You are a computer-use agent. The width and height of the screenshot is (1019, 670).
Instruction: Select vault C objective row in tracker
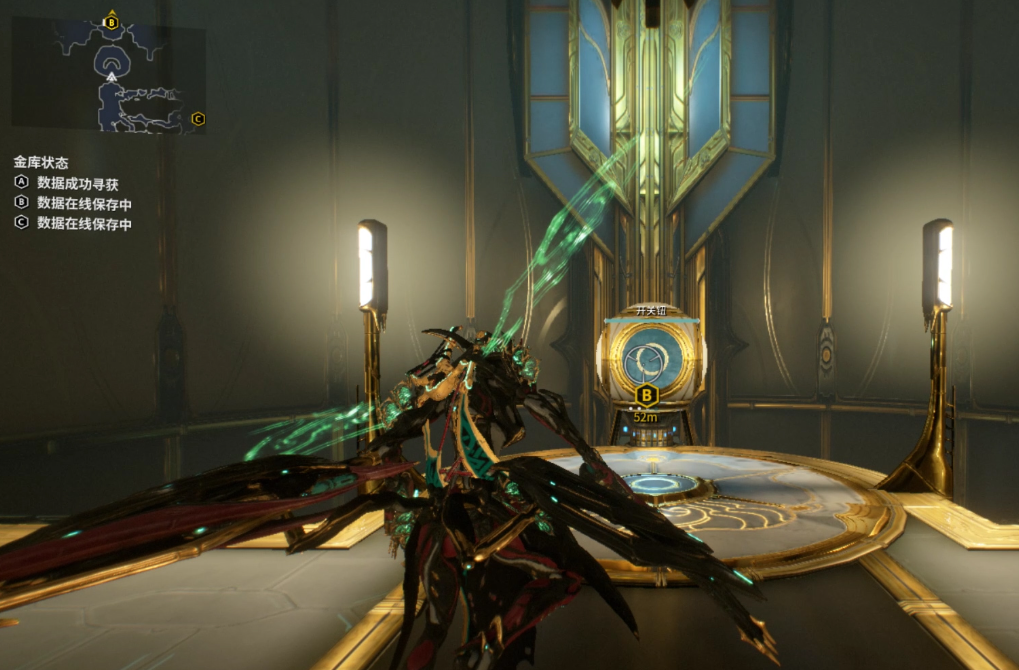coord(76,224)
